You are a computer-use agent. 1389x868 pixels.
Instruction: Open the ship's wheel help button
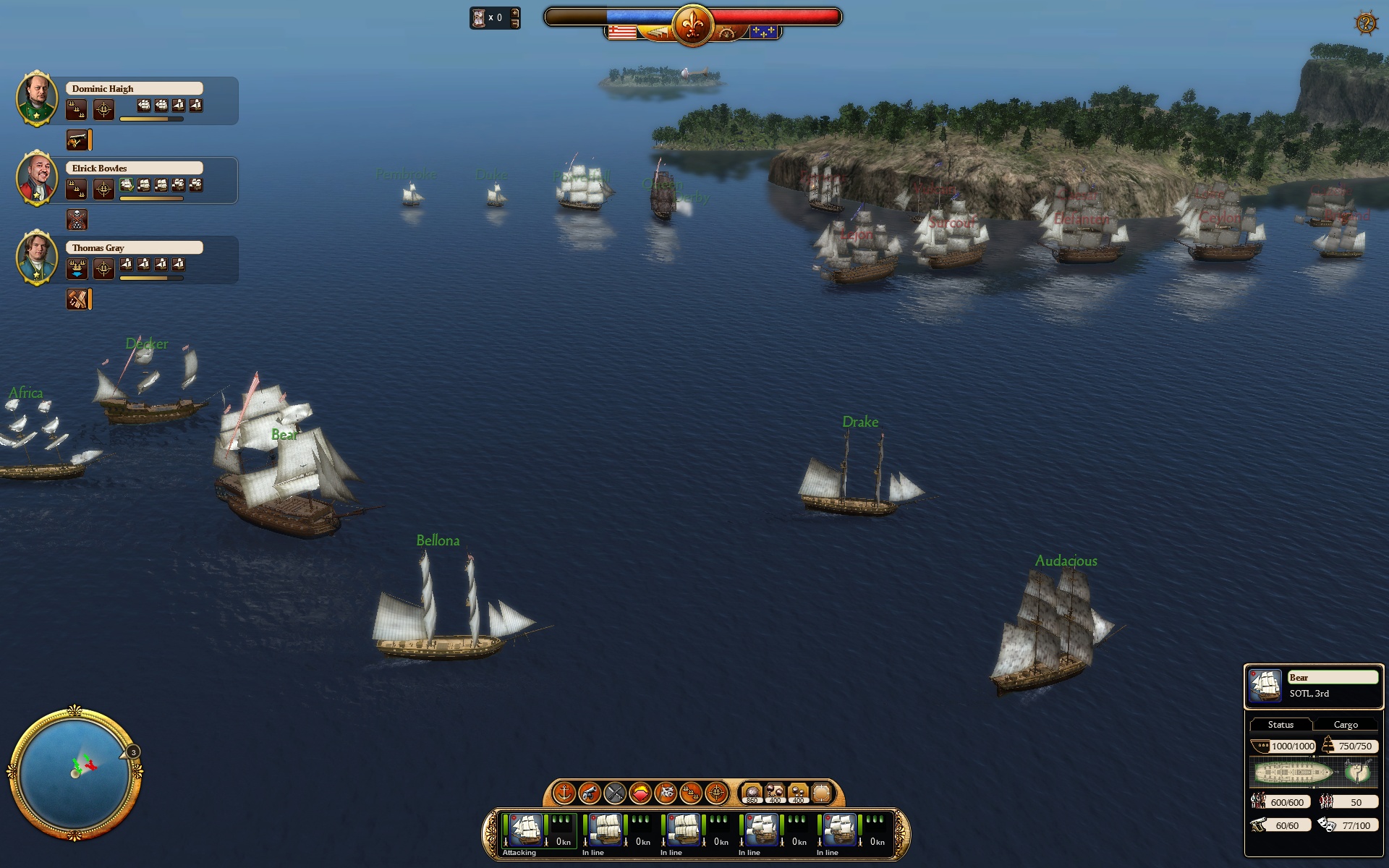(x=1365, y=24)
